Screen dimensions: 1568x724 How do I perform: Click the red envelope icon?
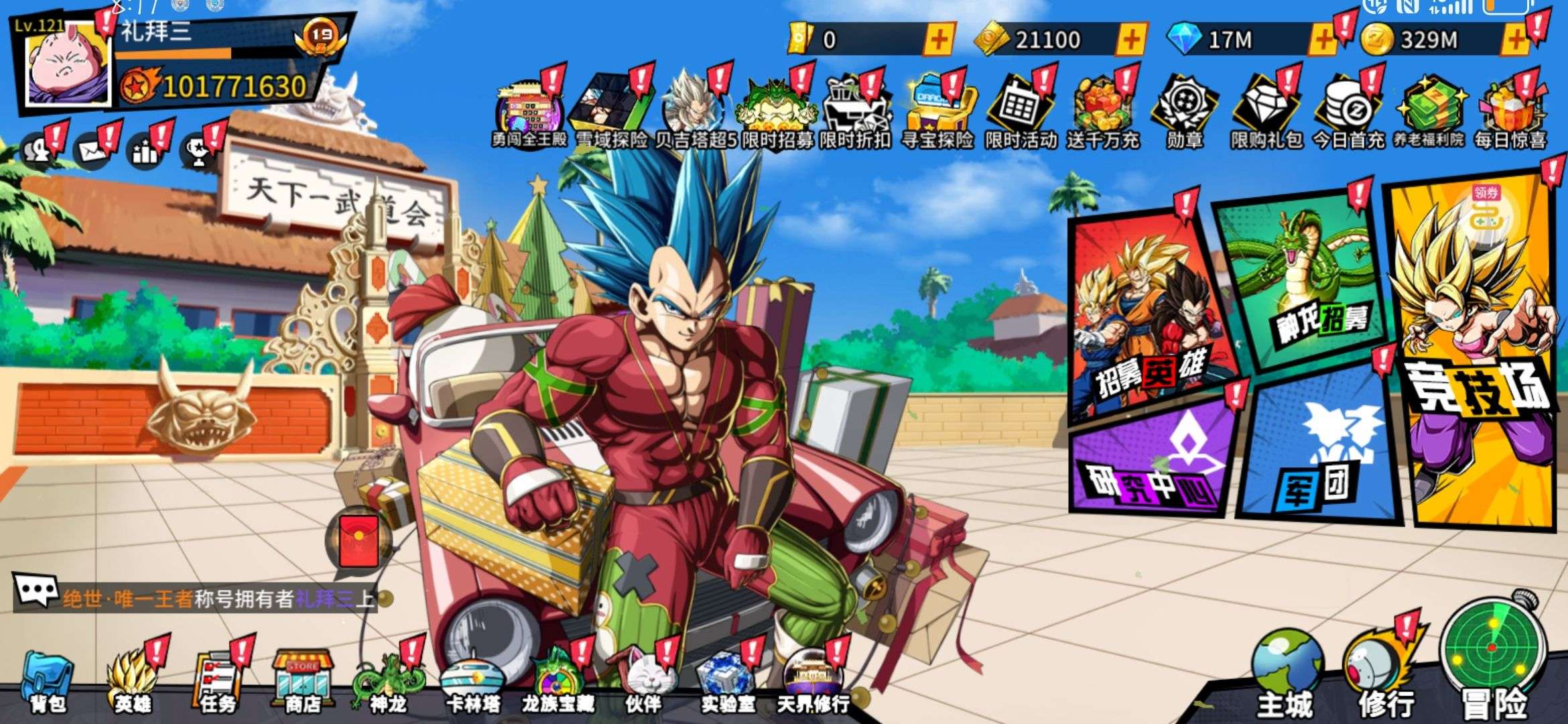click(x=359, y=540)
